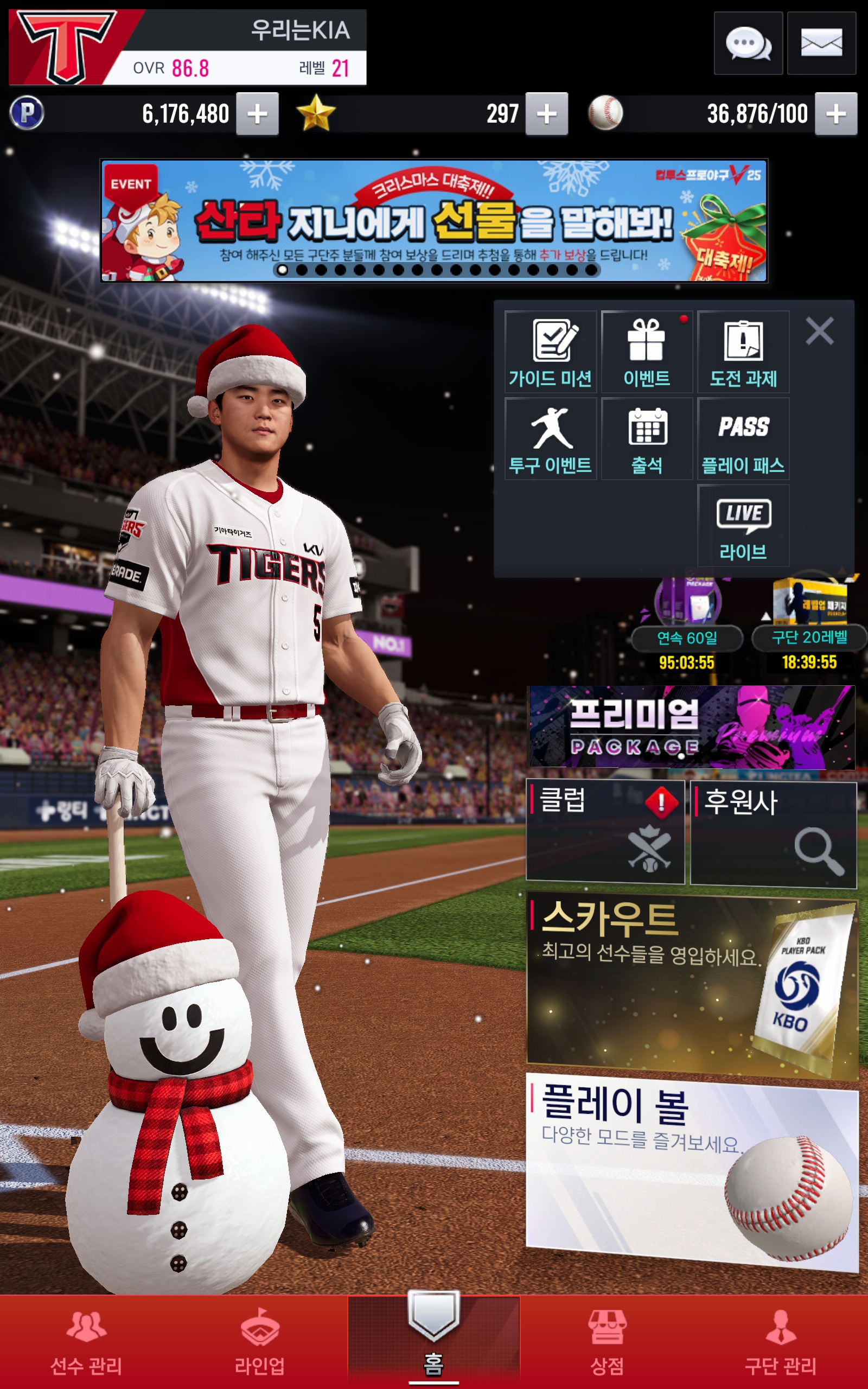This screenshot has height=1389, width=868.
Task: Open the Santa Christmas event banner
Action: pyautogui.click(x=433, y=221)
